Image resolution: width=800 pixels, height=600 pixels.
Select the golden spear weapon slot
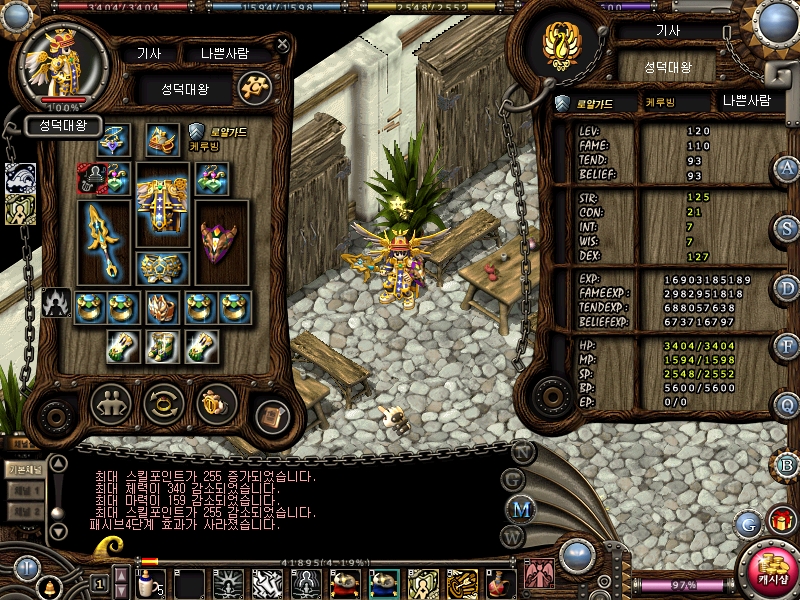pos(103,240)
